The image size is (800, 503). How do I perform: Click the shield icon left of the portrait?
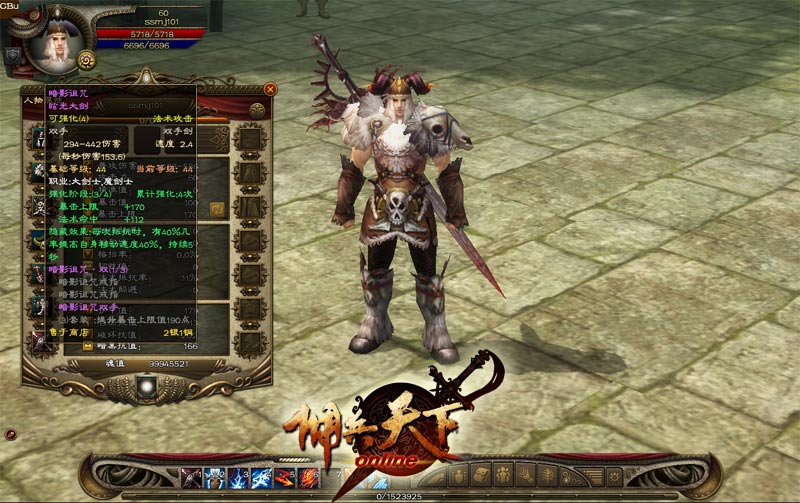13,55
